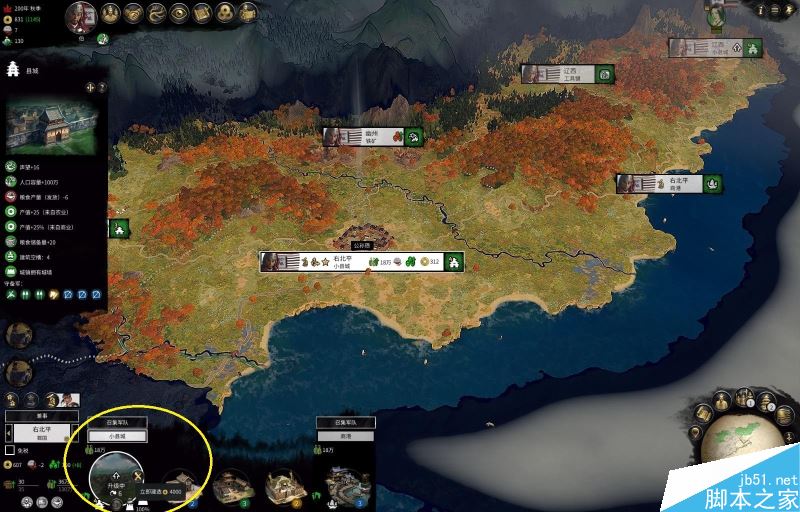Viewport: 800px width, 512px height.
Task: Select the 辽西 settlement banner on map
Action: (x=566, y=74)
